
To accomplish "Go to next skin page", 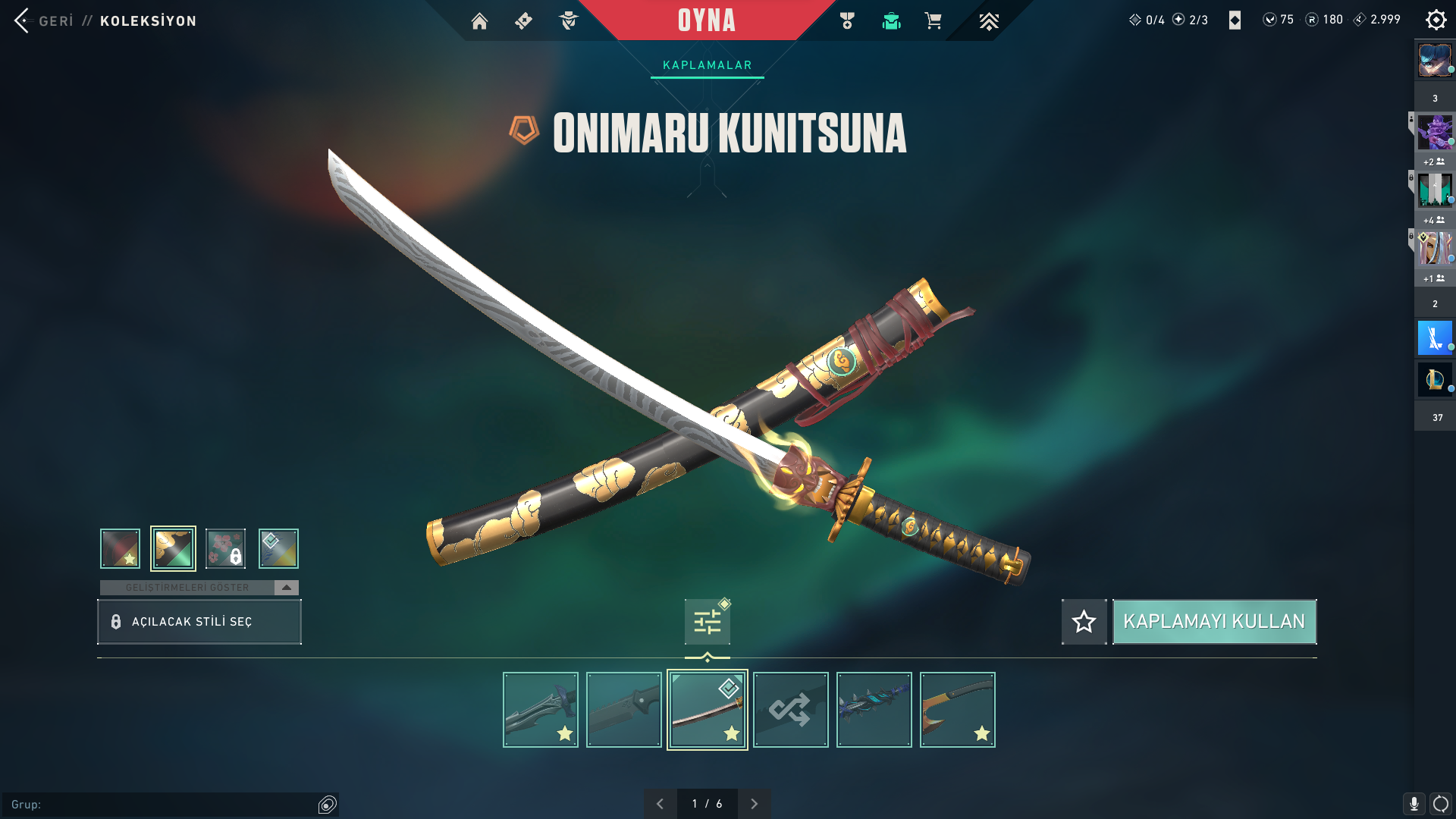I will pyautogui.click(x=754, y=804).
